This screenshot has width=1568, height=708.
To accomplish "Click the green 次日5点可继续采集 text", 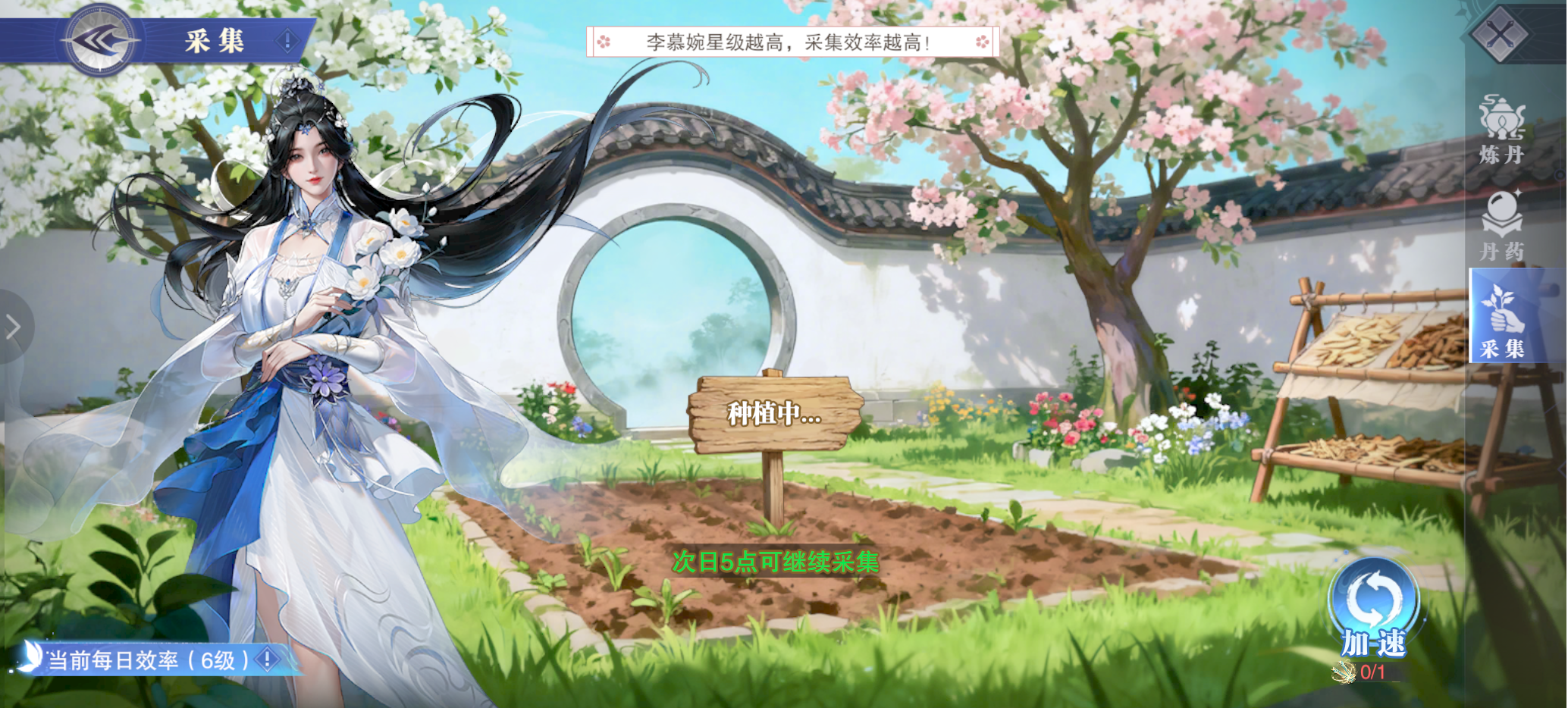I will click(x=775, y=562).
